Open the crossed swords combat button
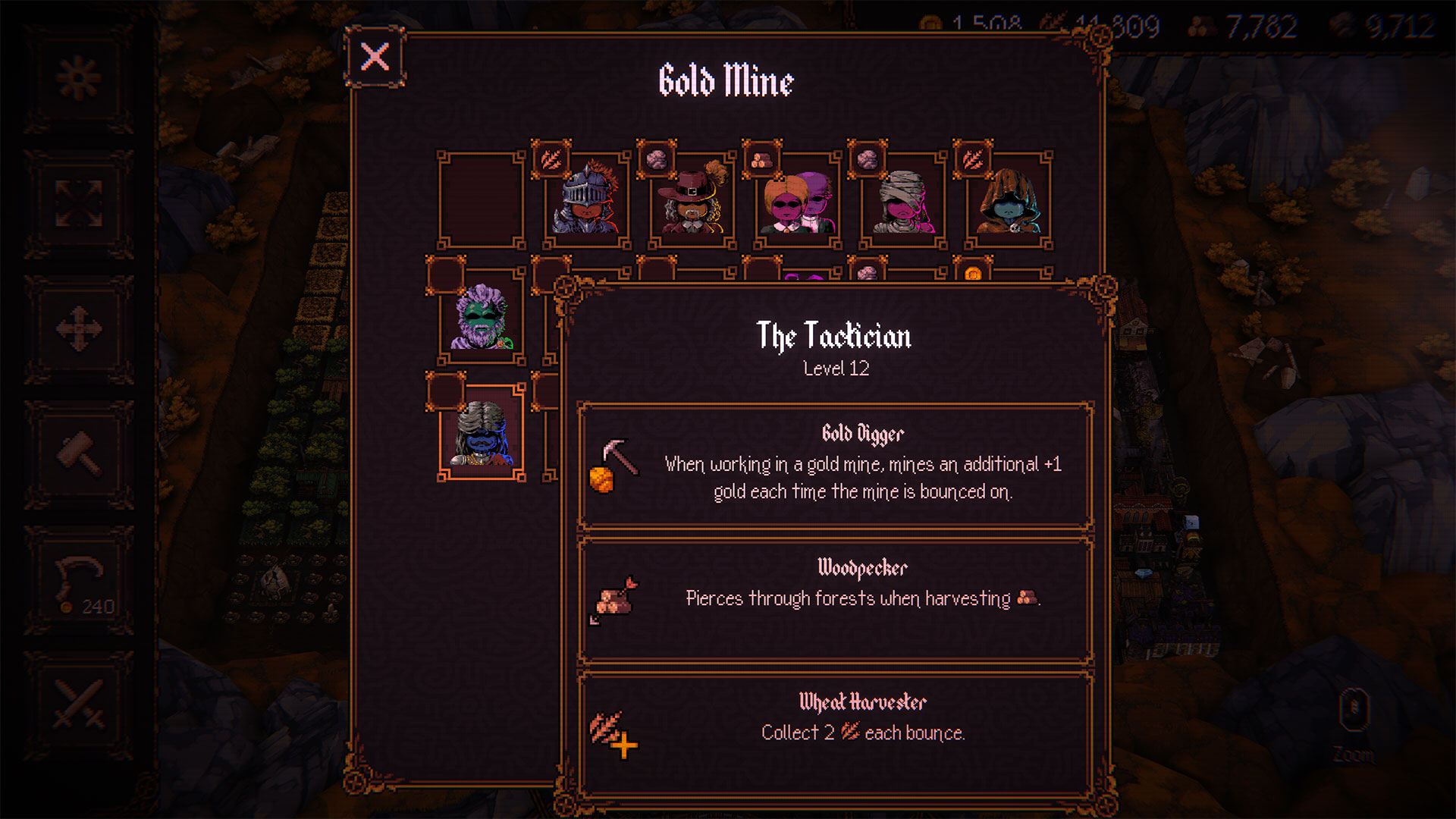The width and height of the screenshot is (1456, 819). tap(79, 705)
